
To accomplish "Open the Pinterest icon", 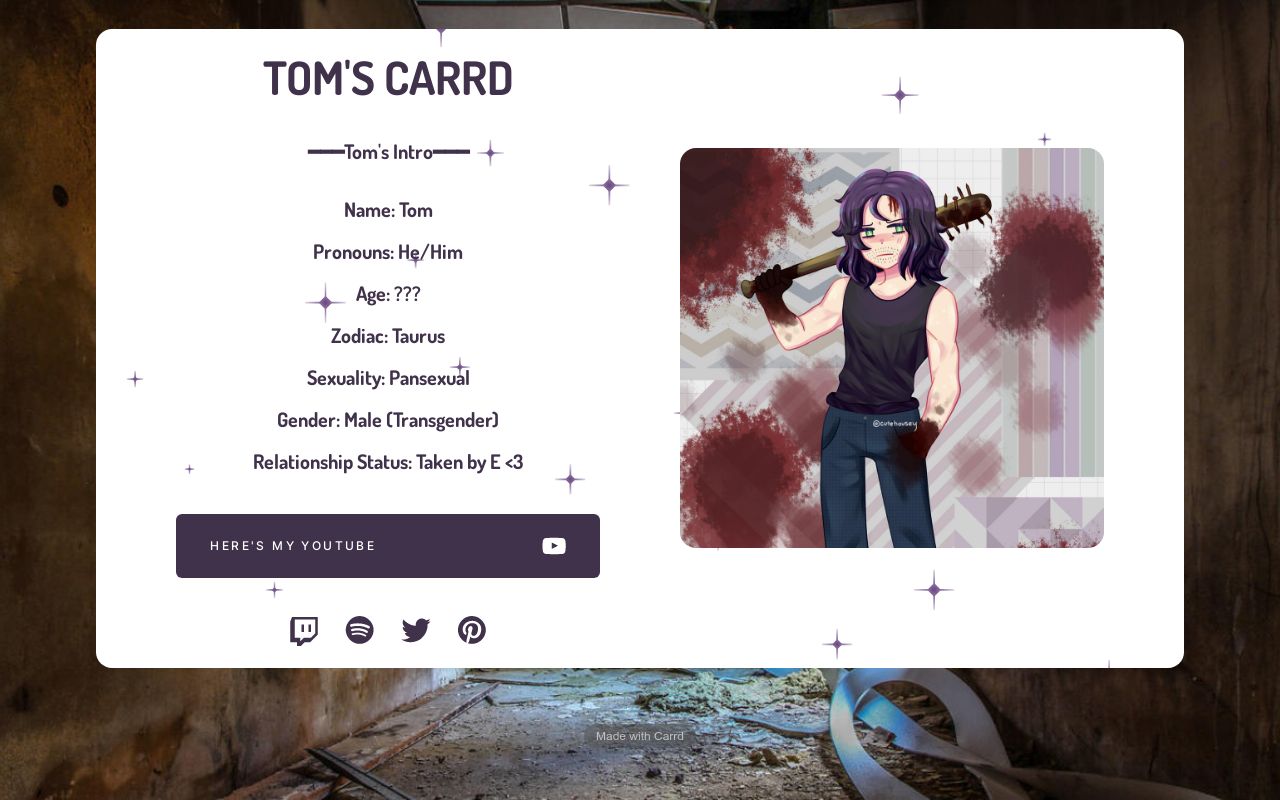I will tap(472, 630).
